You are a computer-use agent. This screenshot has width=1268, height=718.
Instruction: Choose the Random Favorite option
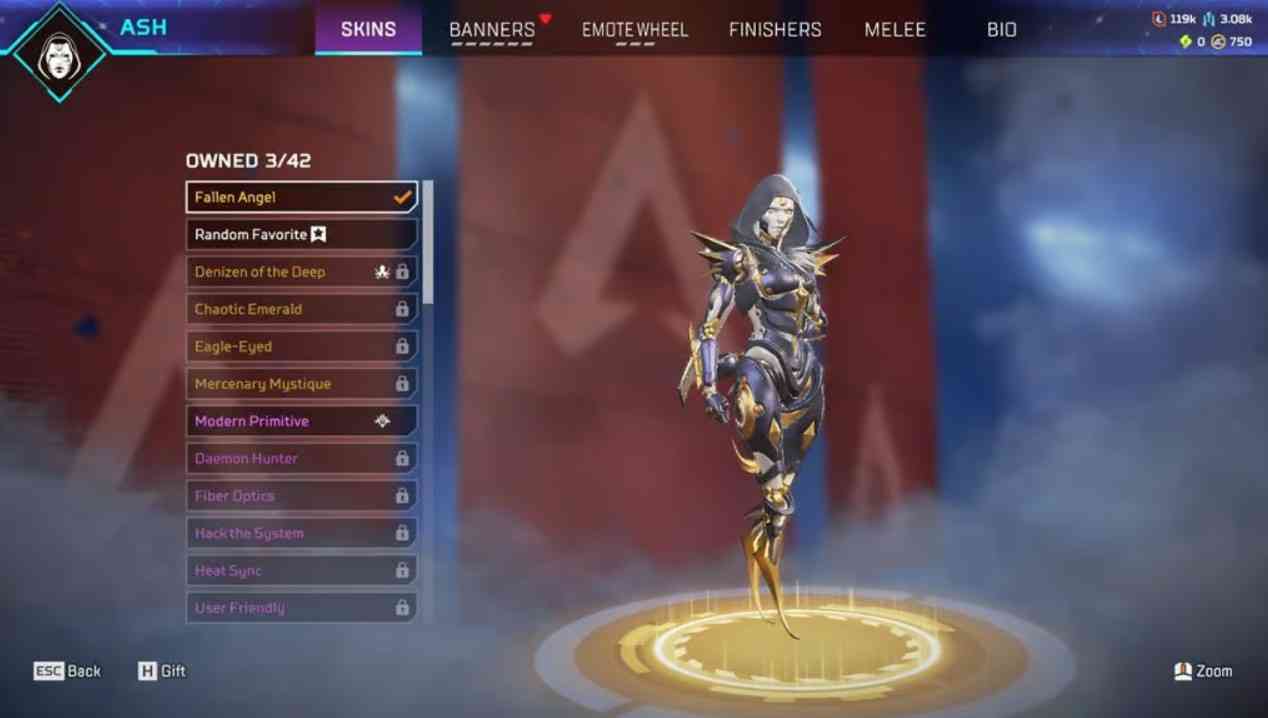(x=301, y=234)
